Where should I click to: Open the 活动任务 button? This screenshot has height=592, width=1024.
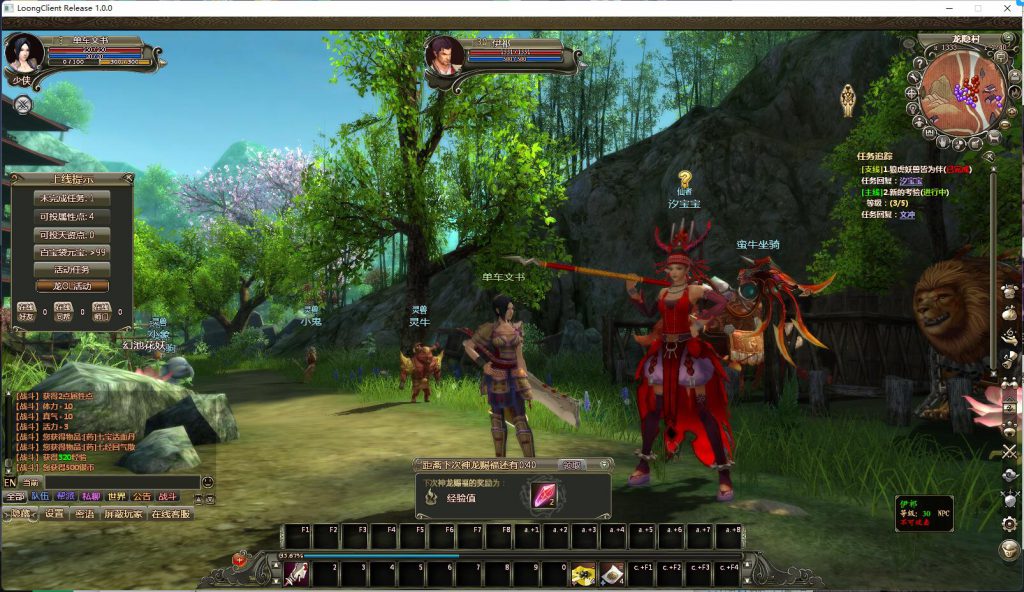tap(72, 269)
